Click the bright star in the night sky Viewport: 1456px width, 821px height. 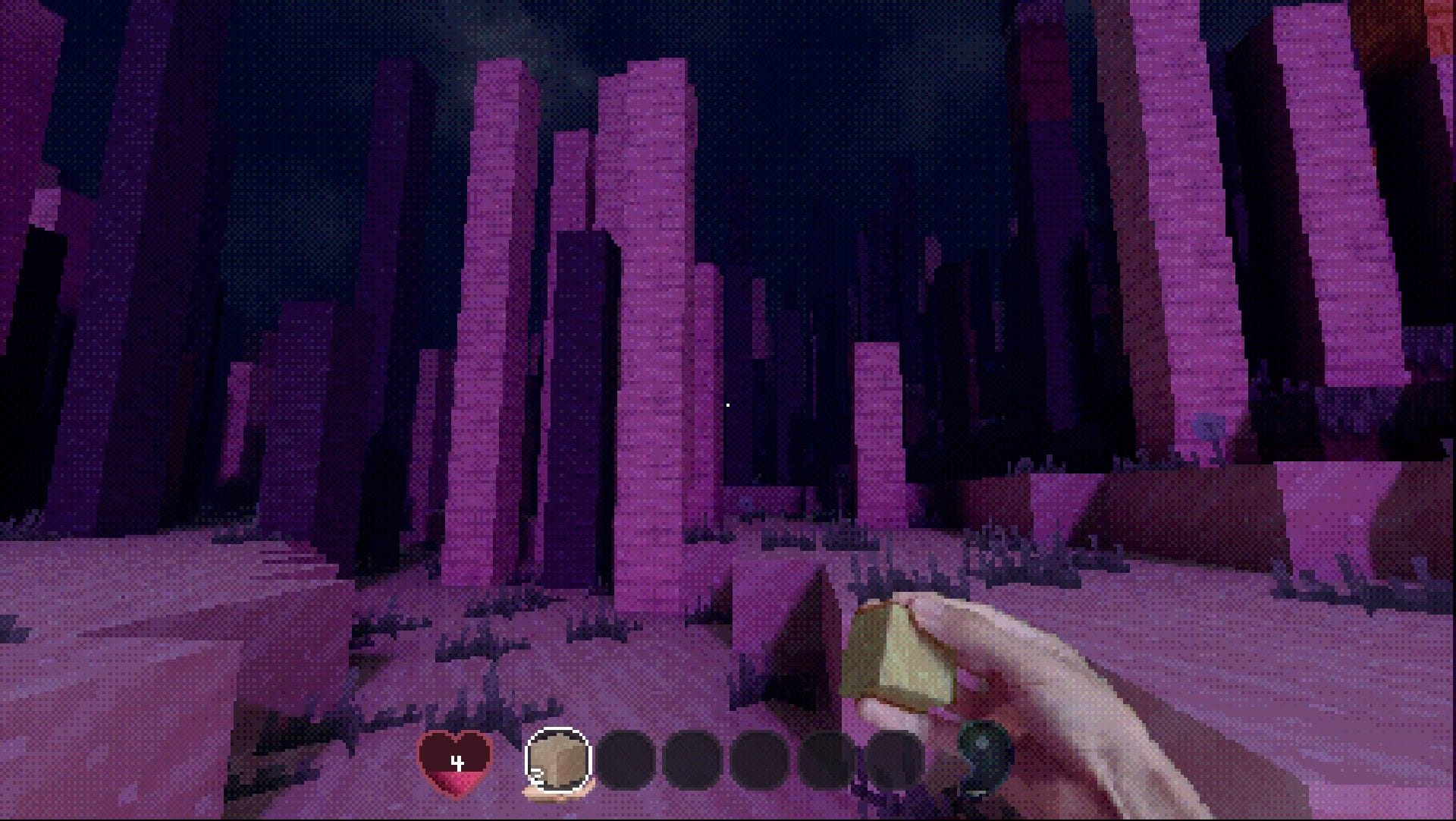point(727,404)
